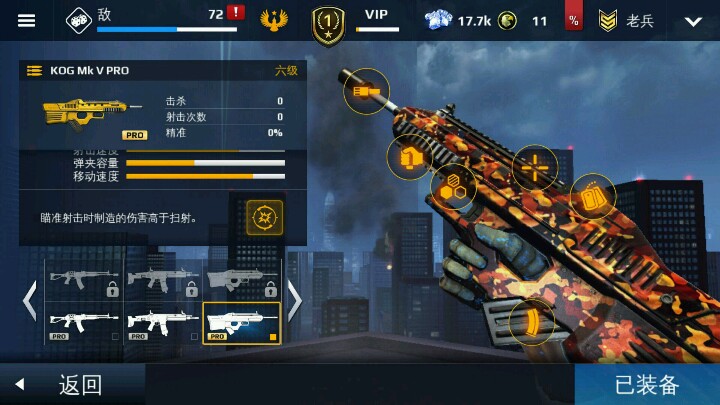Select the crosshair sight attachment icon
The width and height of the screenshot is (720, 405).
click(535, 168)
